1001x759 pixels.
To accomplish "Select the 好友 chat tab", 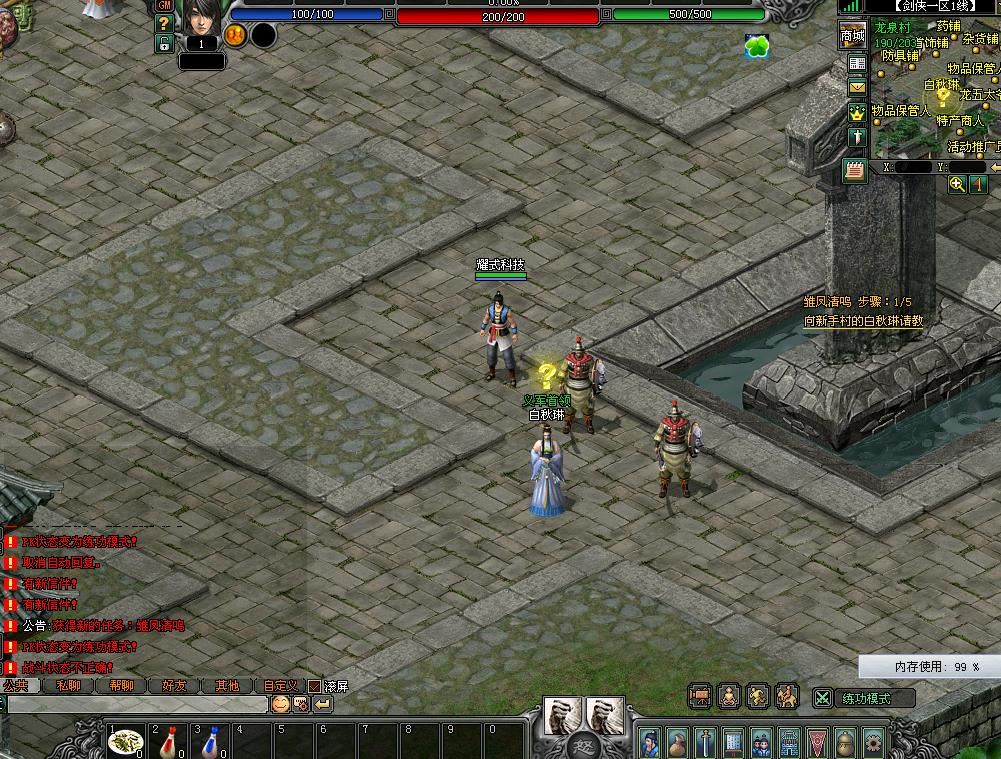I will (174, 686).
